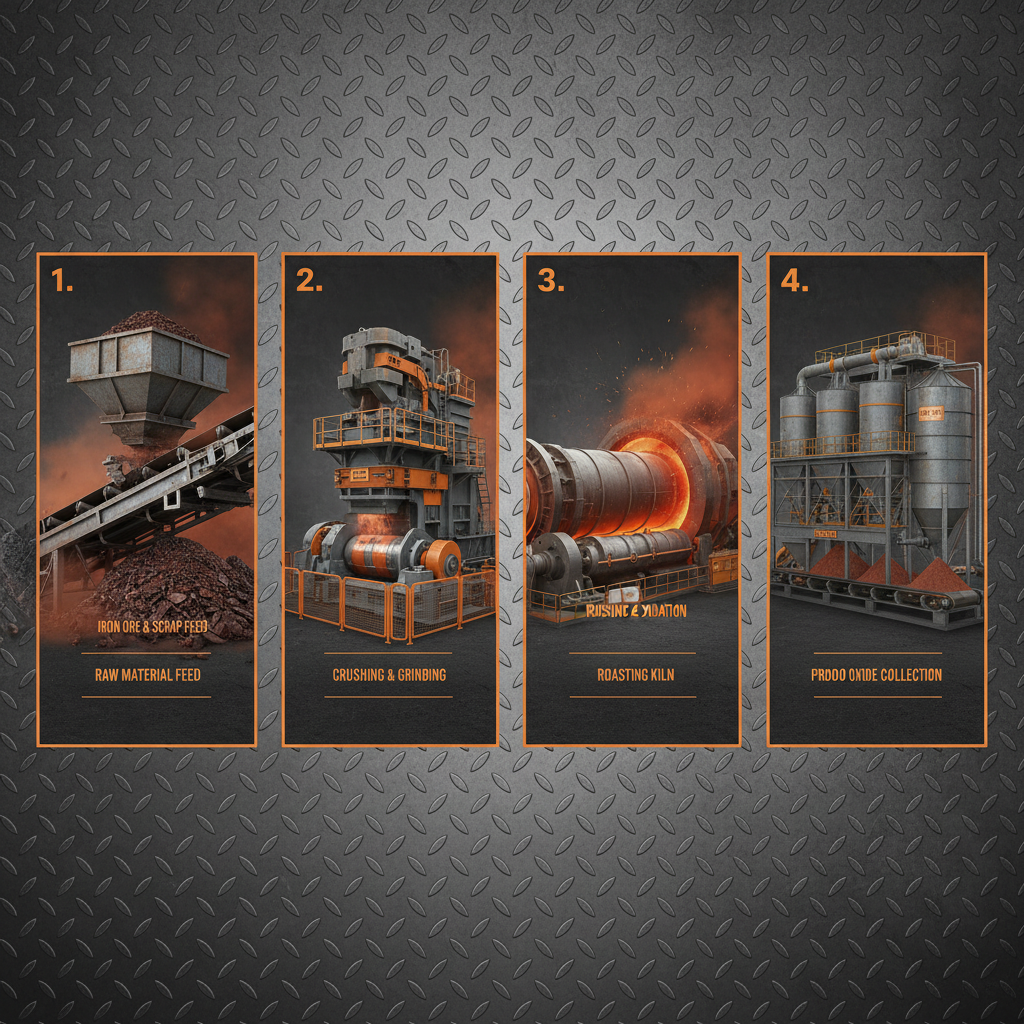Open the Roasting Kiln card
Image resolution: width=1024 pixels, height=1024 pixels.
(633, 500)
